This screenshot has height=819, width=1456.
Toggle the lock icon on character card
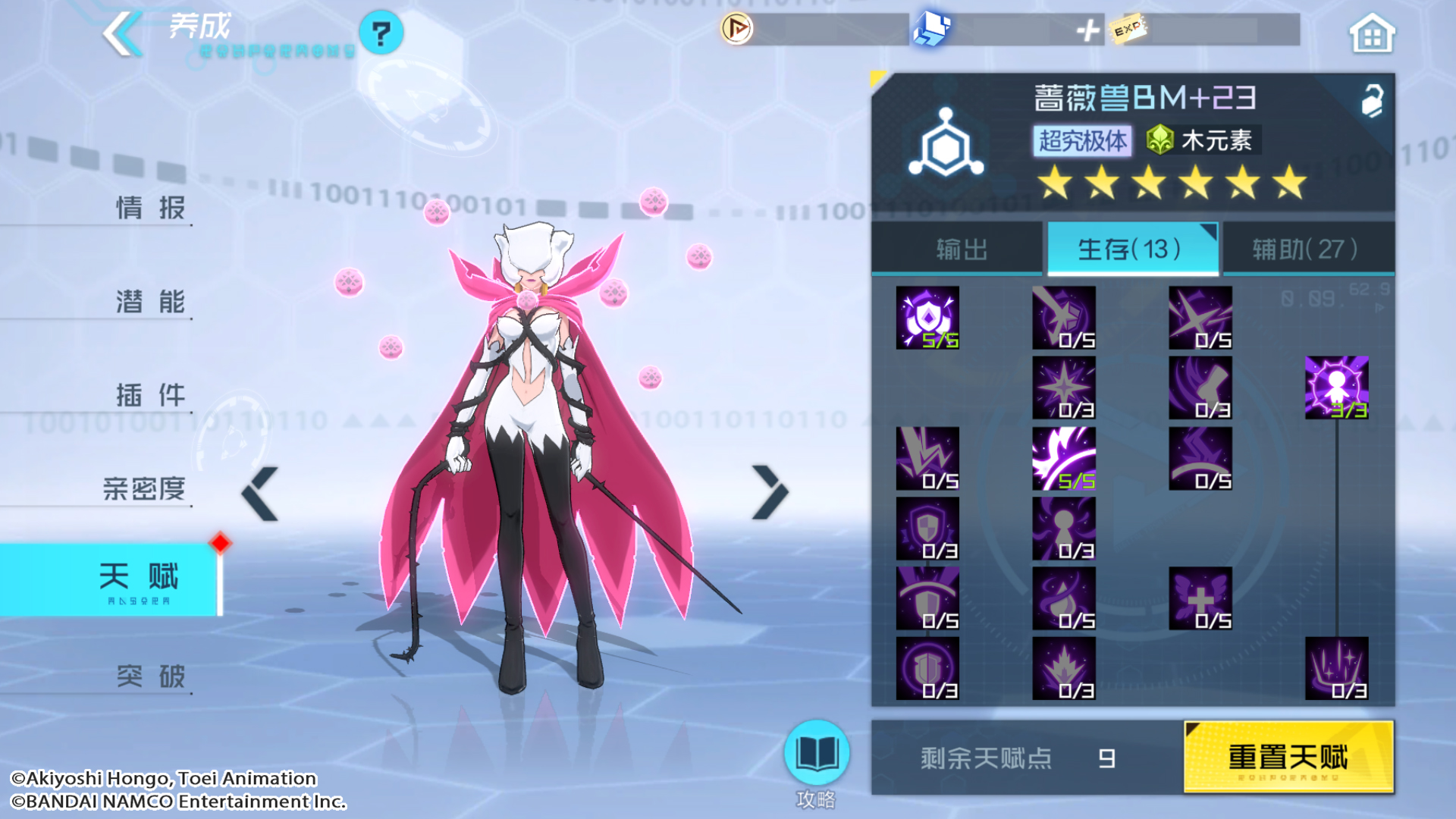[1372, 100]
